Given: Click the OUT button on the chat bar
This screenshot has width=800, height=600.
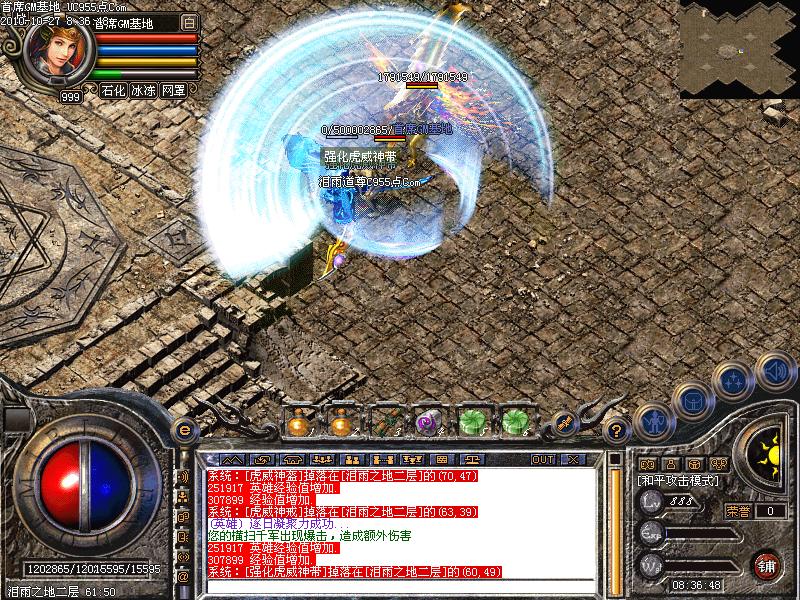Looking at the screenshot, I should [543, 460].
